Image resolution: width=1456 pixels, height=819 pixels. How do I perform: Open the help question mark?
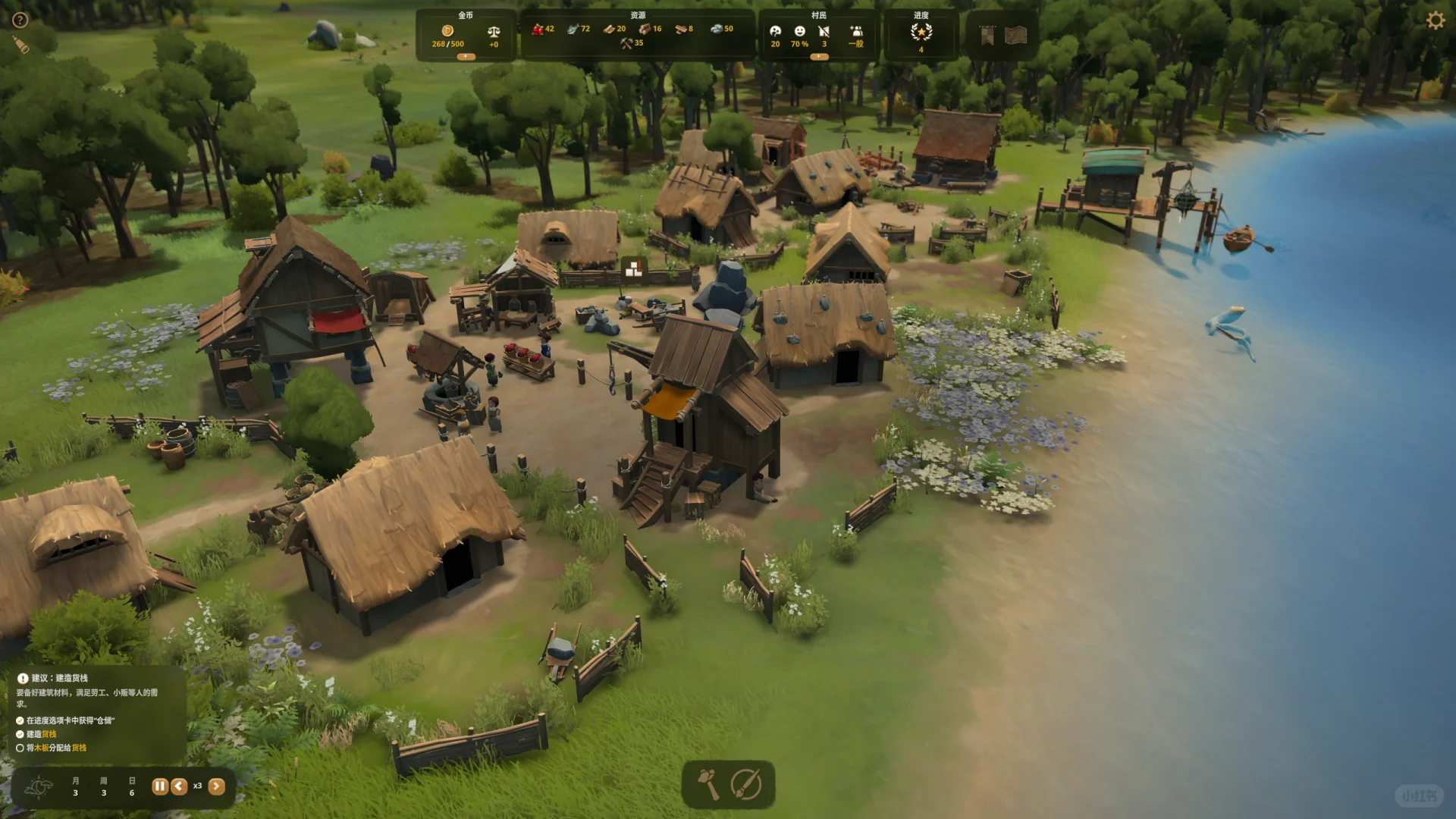coord(20,20)
